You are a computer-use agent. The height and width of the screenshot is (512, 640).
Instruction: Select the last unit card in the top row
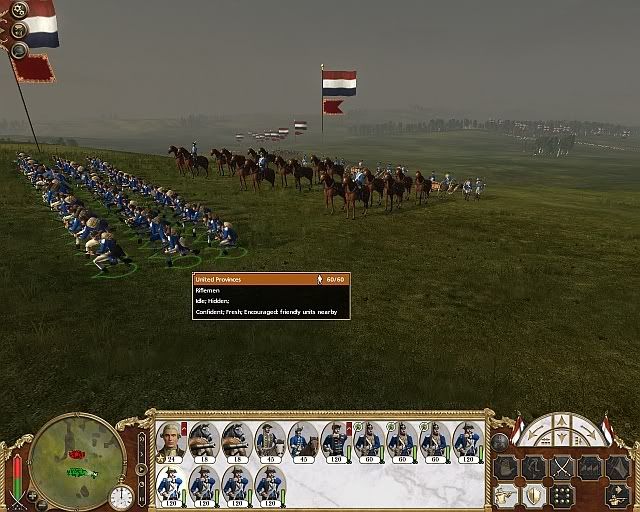pyautogui.click(x=467, y=440)
